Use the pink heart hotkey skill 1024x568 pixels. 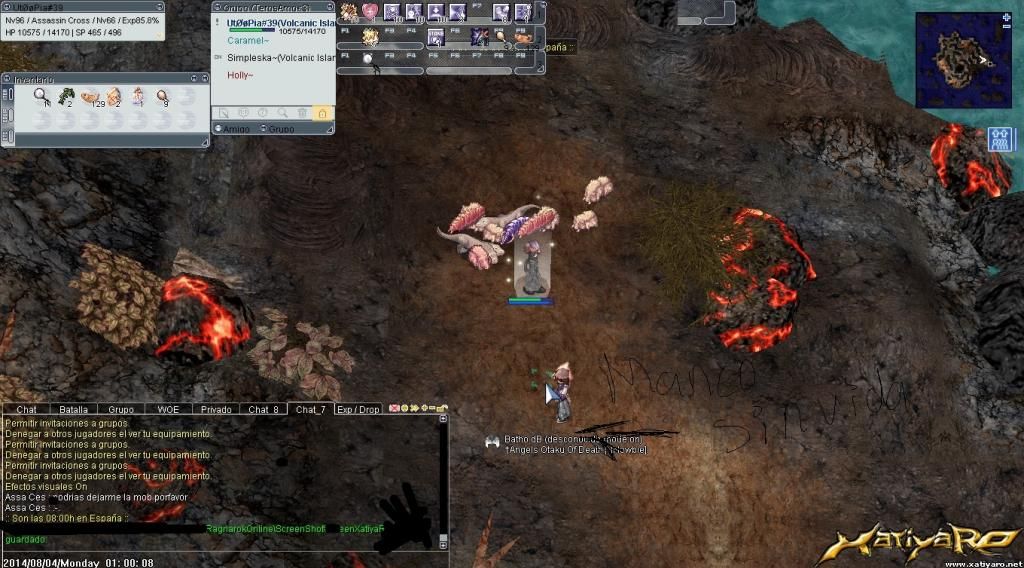tap(370, 12)
